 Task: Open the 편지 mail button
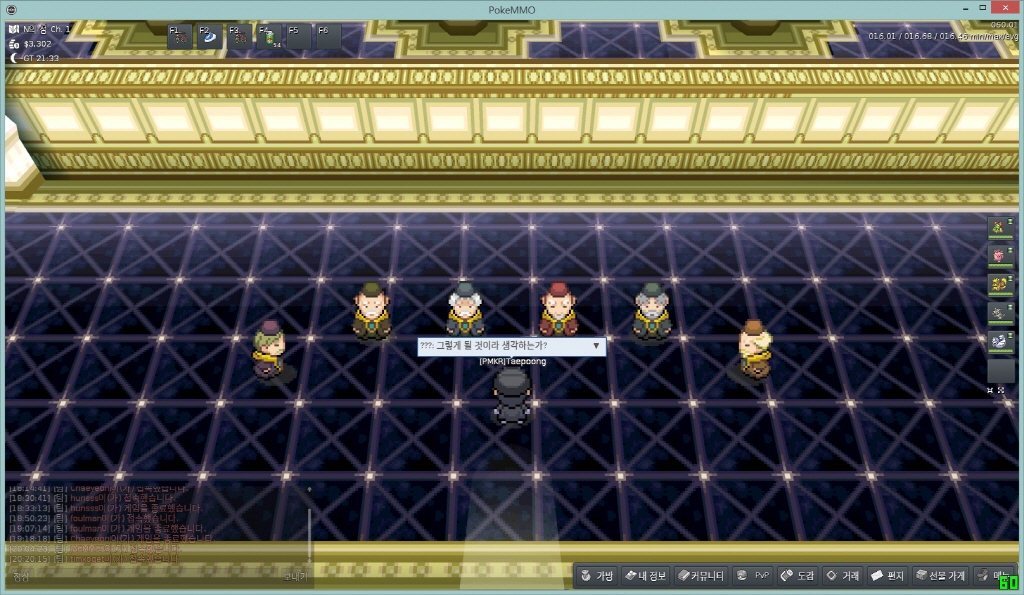(887, 576)
